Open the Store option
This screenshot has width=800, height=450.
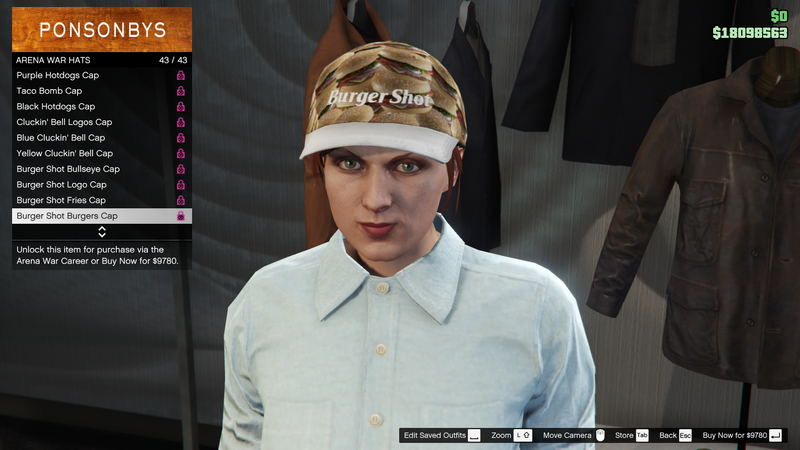[632, 436]
